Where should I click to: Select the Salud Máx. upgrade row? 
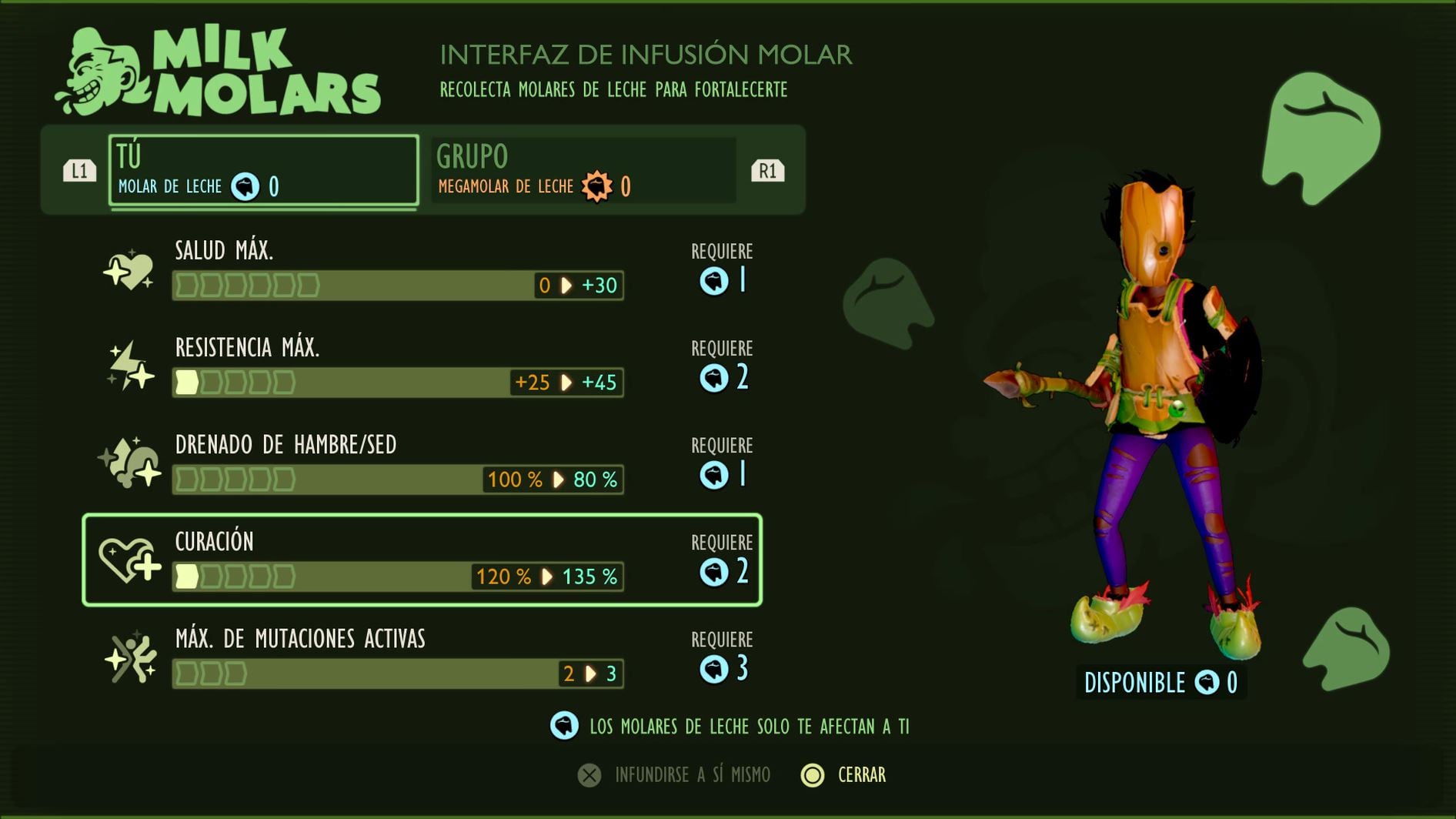422,269
